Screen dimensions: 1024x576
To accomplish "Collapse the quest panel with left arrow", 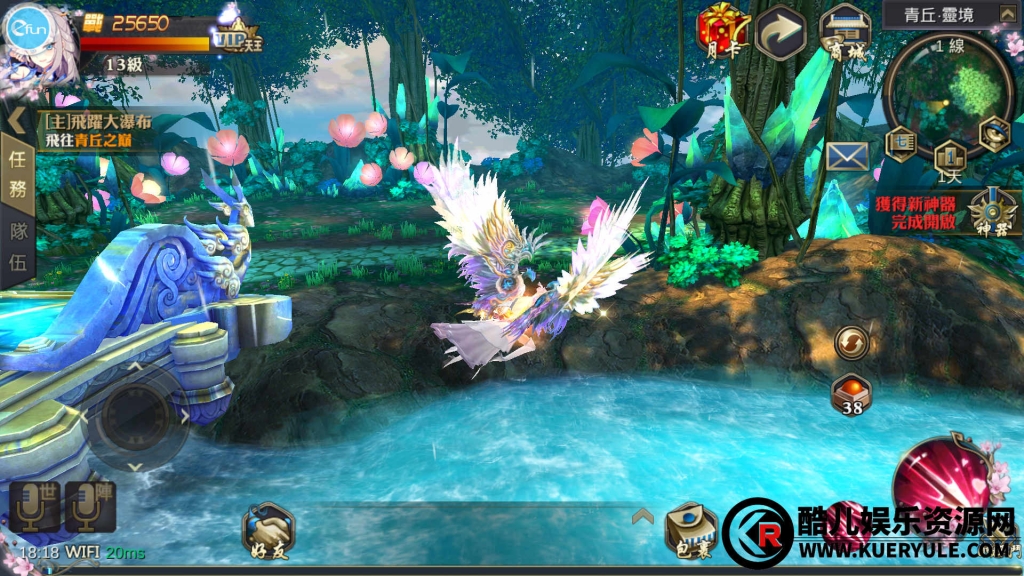I will click(x=17, y=121).
